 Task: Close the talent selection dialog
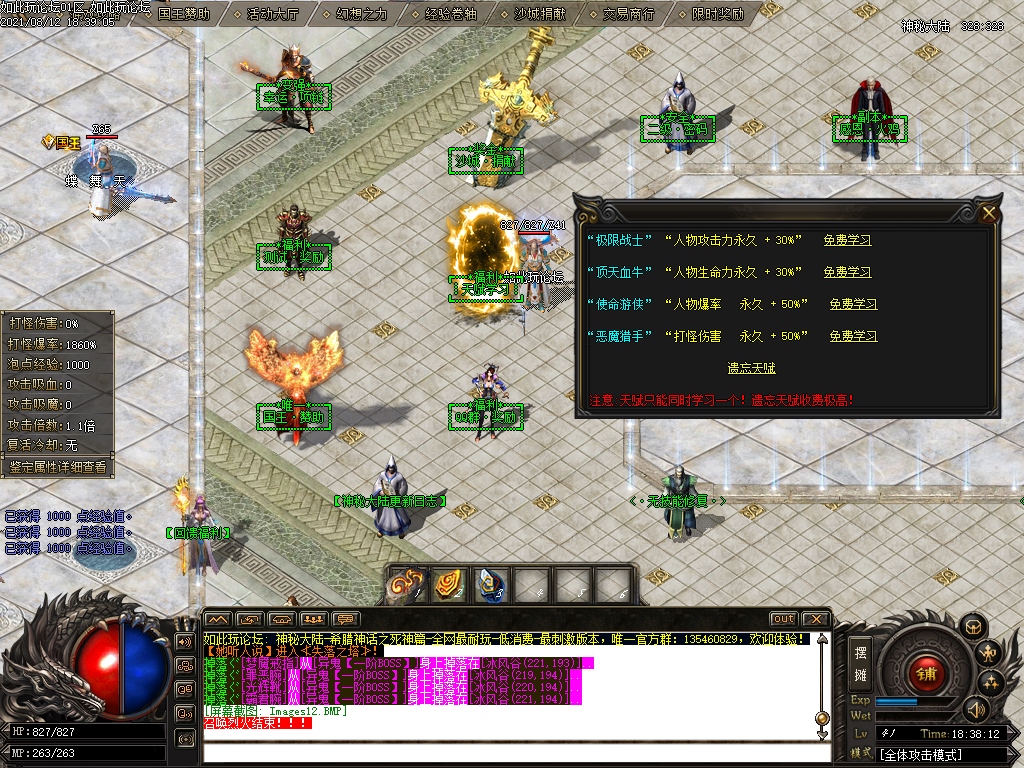click(989, 213)
